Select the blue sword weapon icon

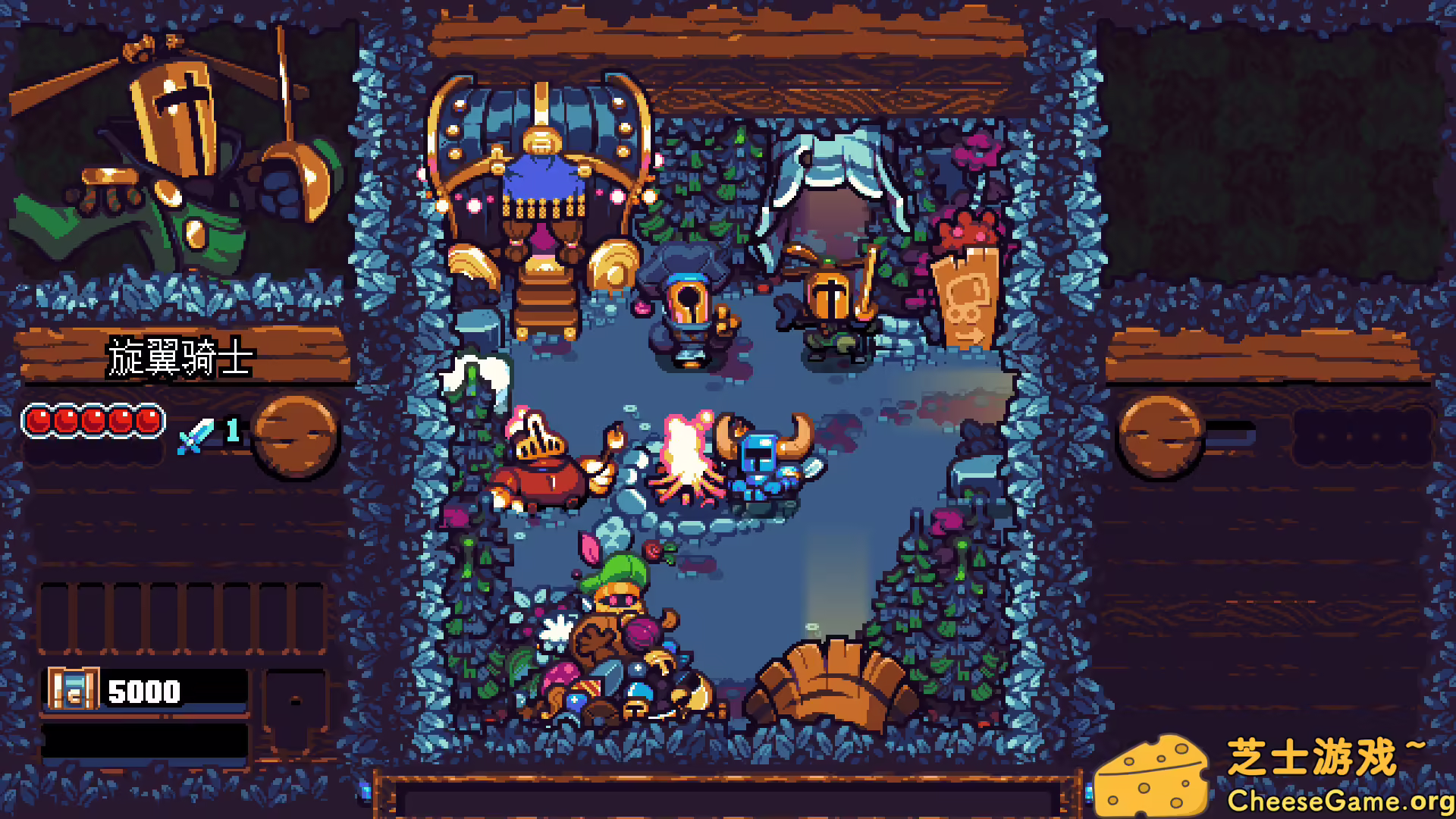196,438
